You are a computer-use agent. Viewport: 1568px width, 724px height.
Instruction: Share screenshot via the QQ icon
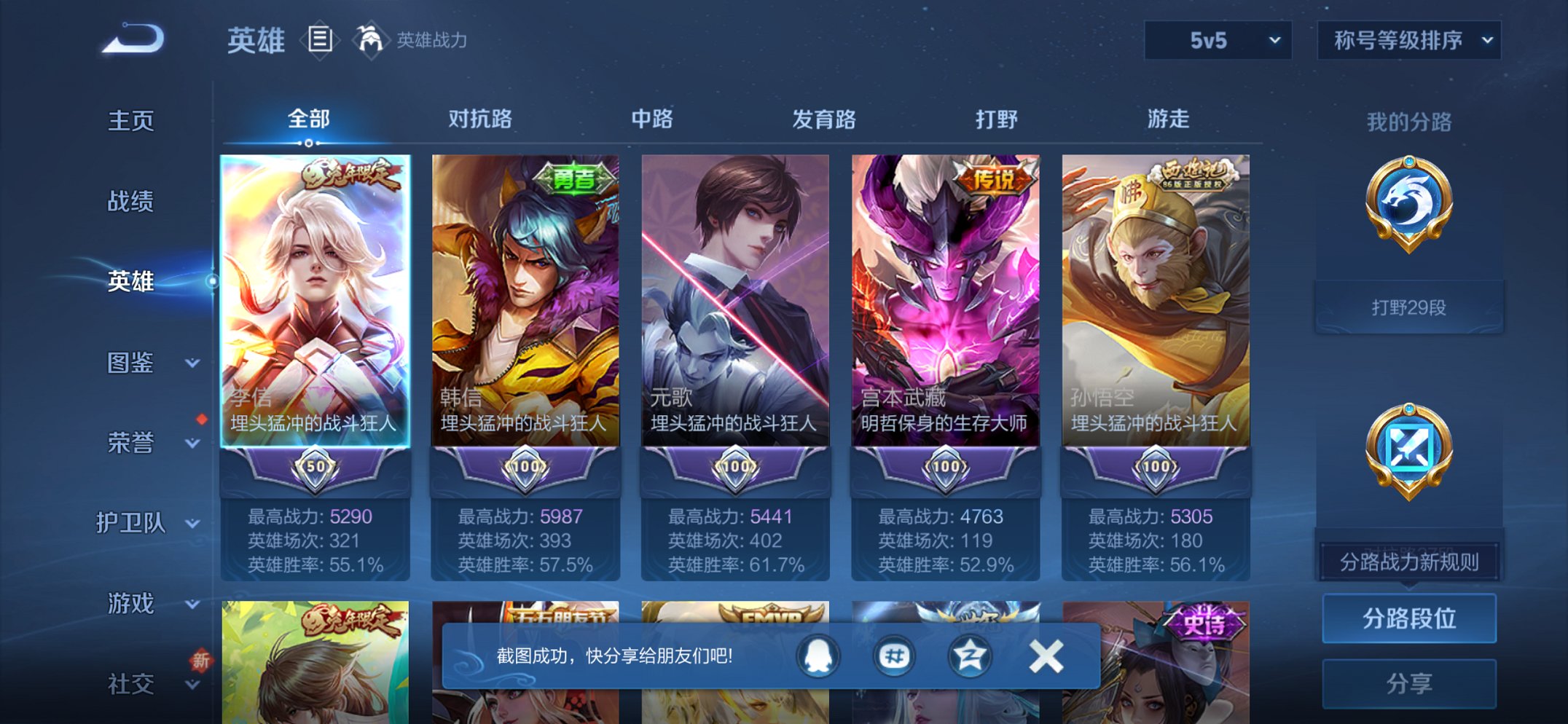(818, 655)
